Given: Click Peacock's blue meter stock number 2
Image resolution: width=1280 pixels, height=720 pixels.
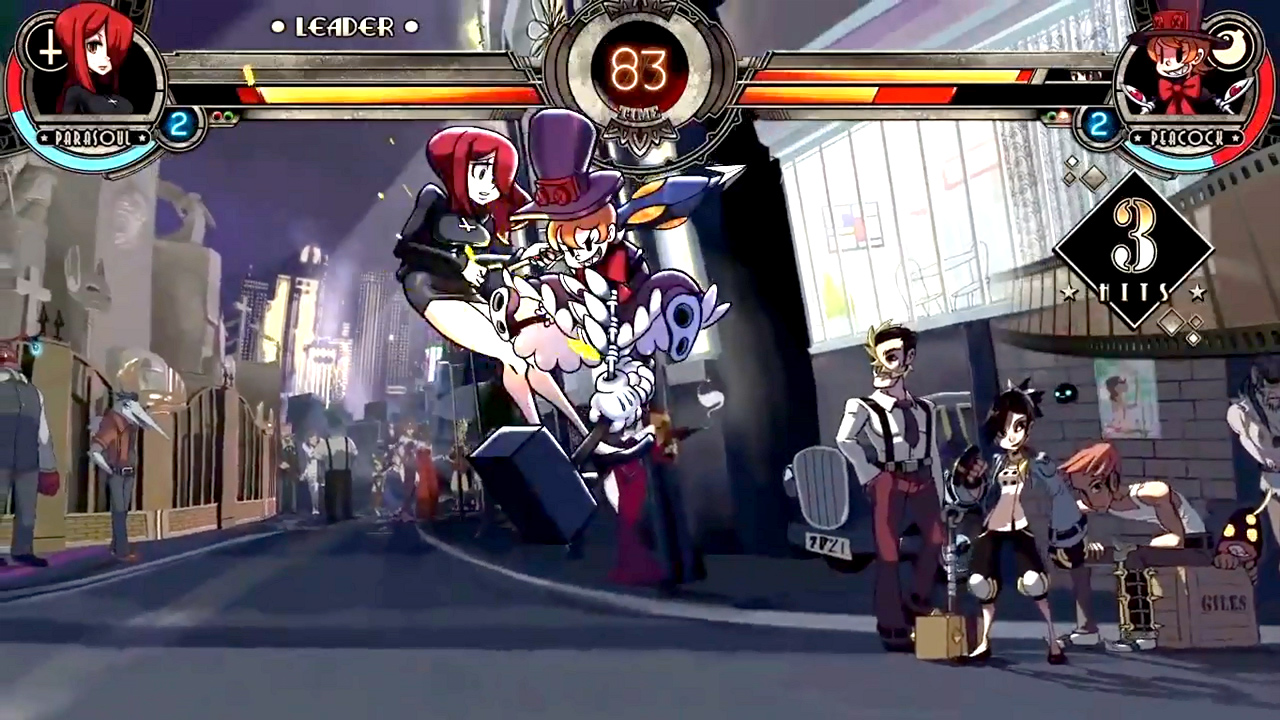Looking at the screenshot, I should (x=1098, y=124).
